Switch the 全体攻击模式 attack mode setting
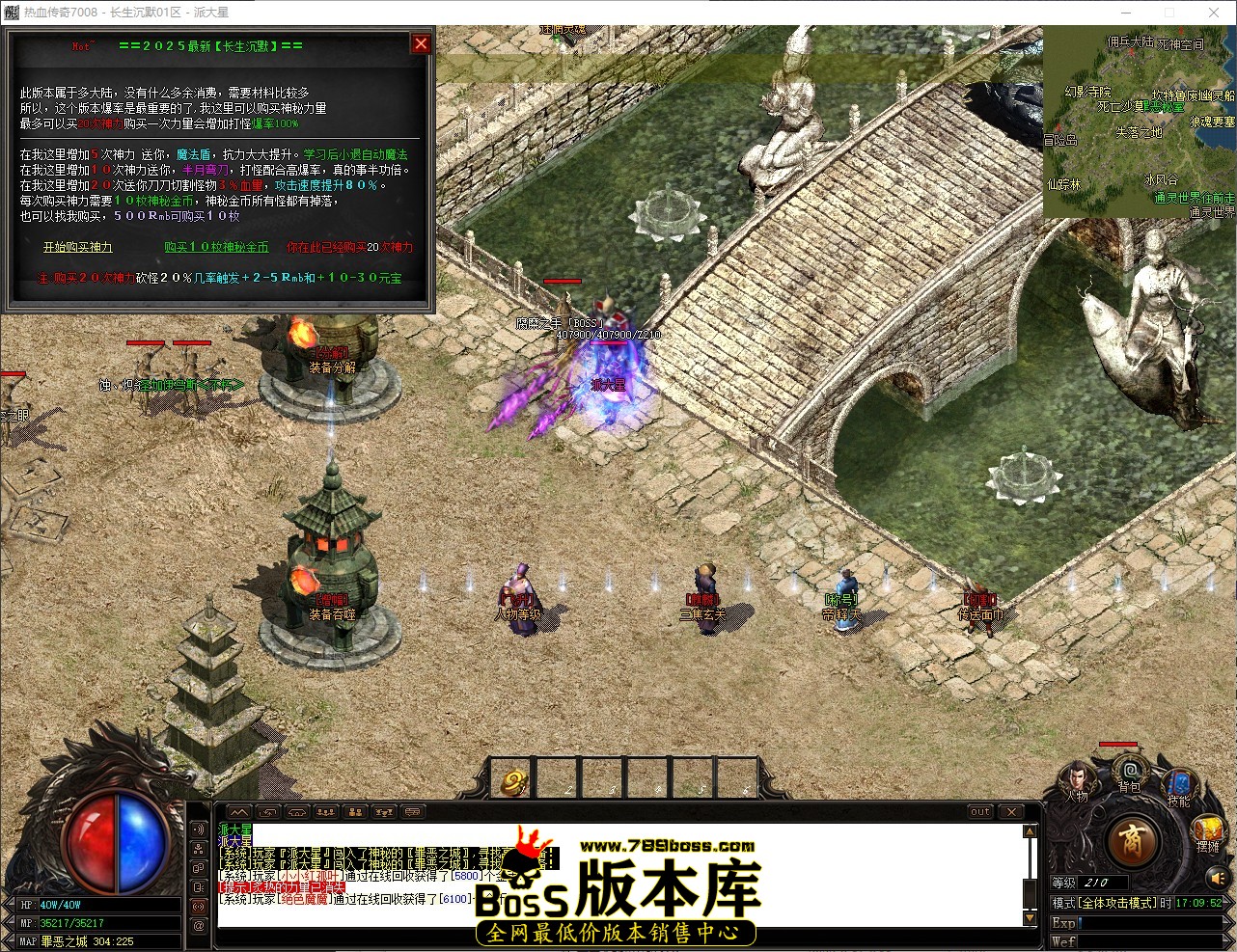 coord(1117,902)
